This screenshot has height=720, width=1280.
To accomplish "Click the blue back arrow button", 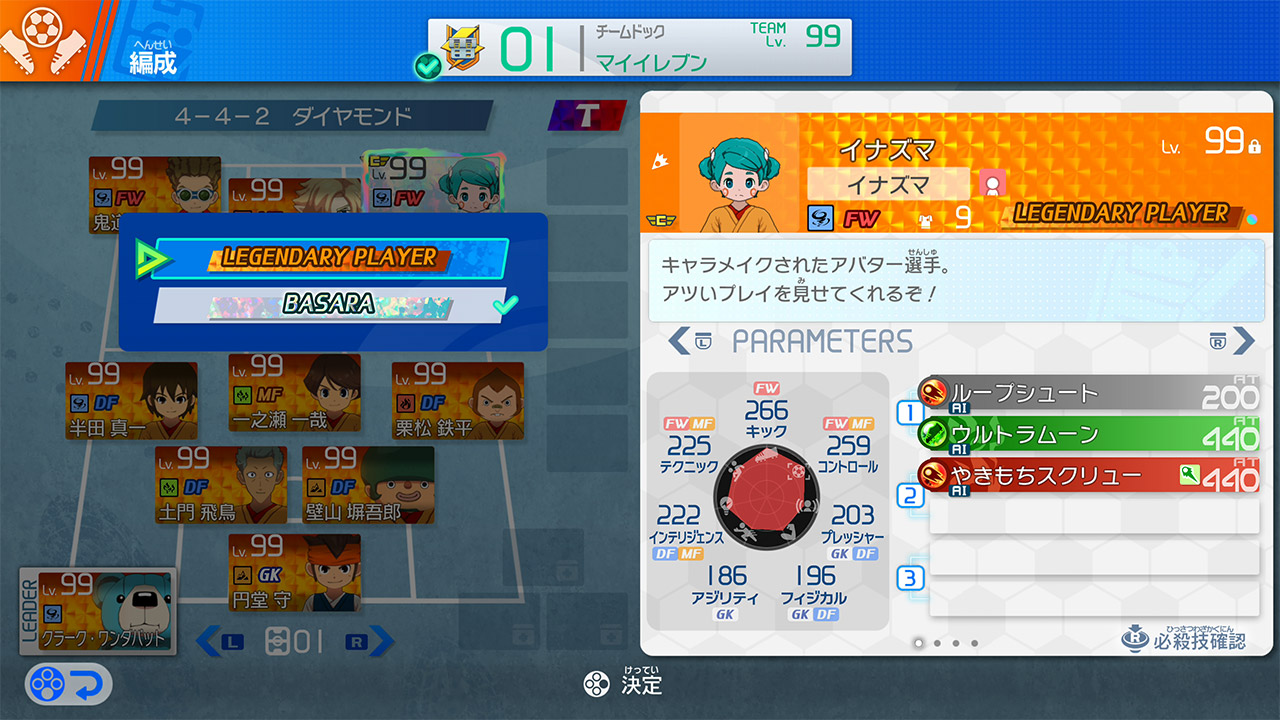I will click(x=69, y=685).
